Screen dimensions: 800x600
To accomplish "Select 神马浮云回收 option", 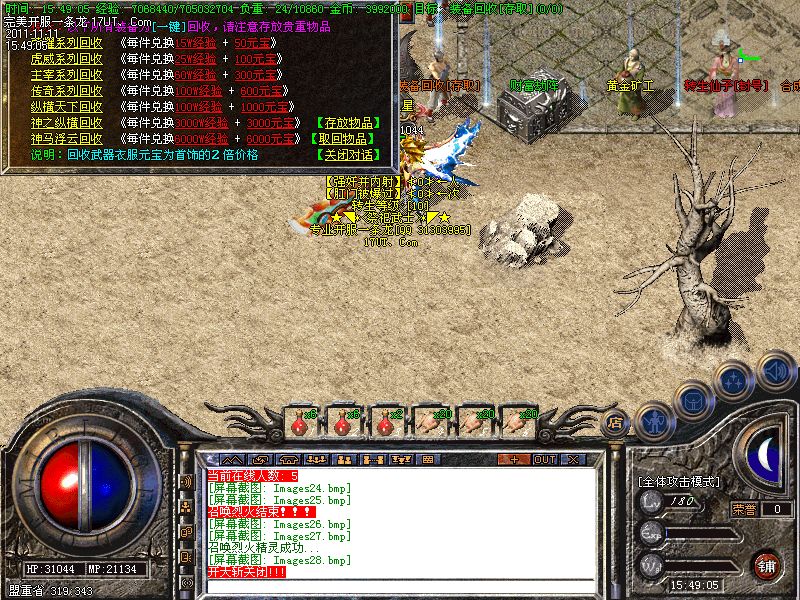I will (x=66, y=139).
